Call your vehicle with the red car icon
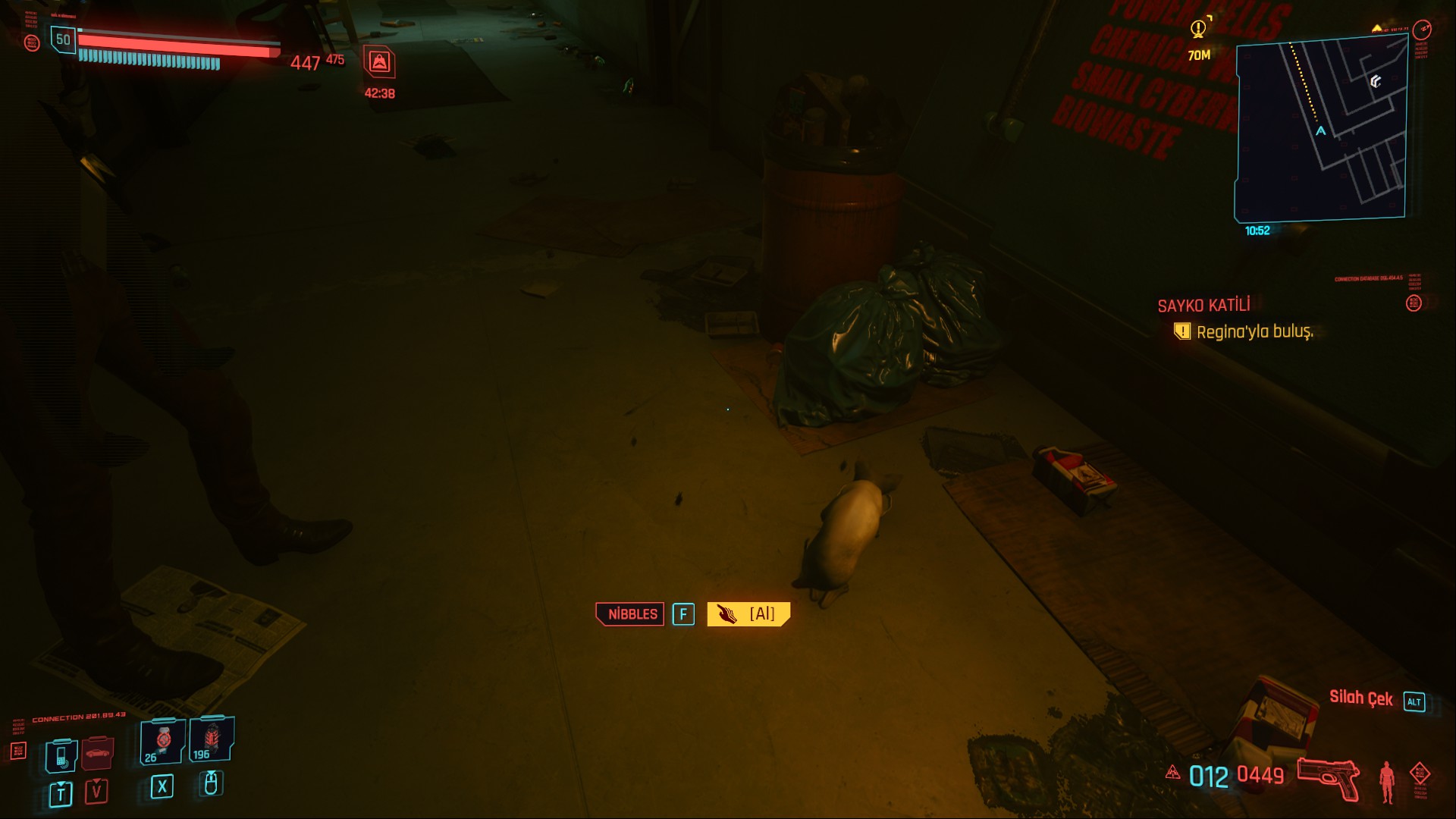The image size is (1456, 819). click(97, 753)
